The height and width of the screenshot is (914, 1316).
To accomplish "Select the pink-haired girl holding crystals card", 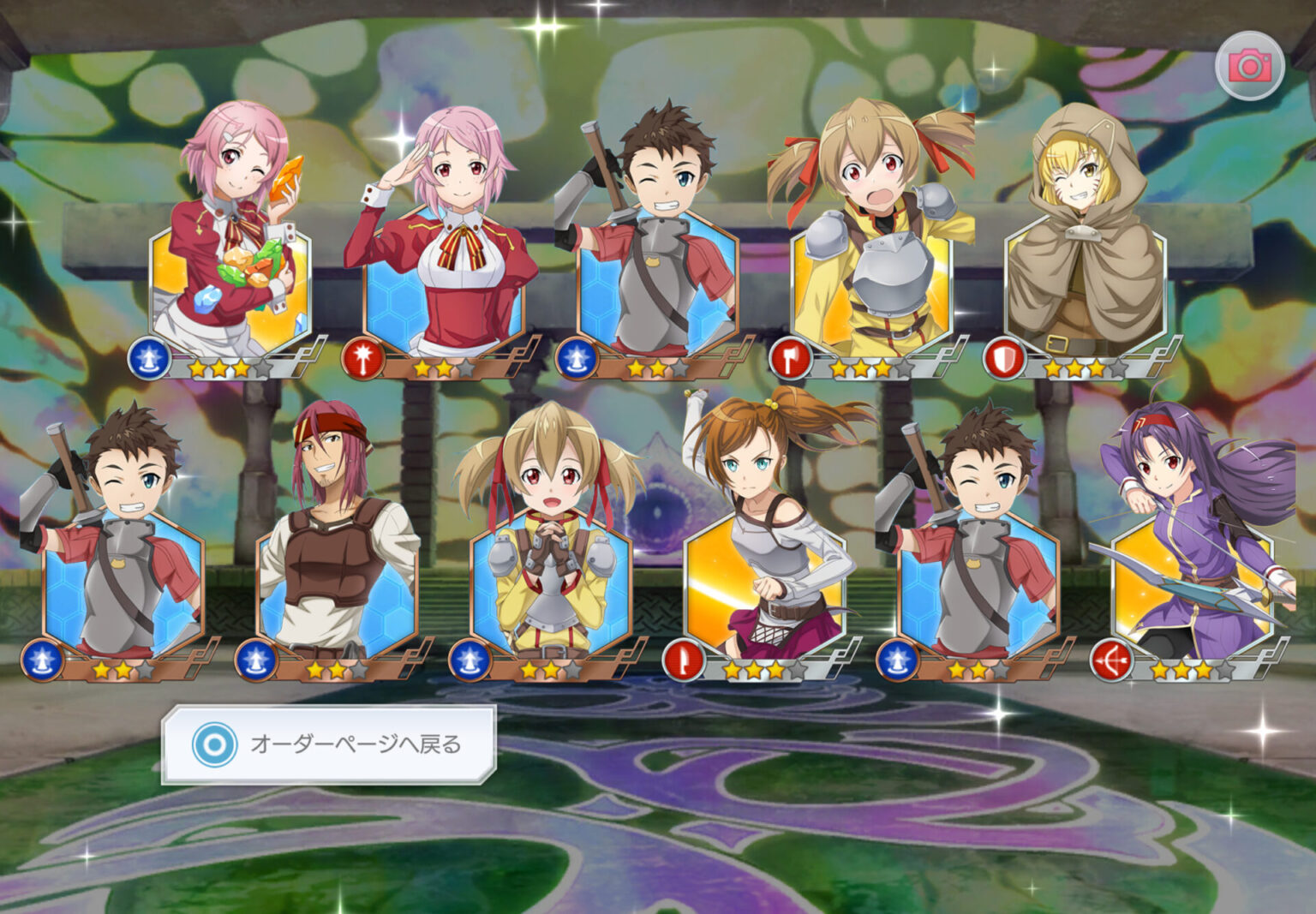I will point(230,257).
